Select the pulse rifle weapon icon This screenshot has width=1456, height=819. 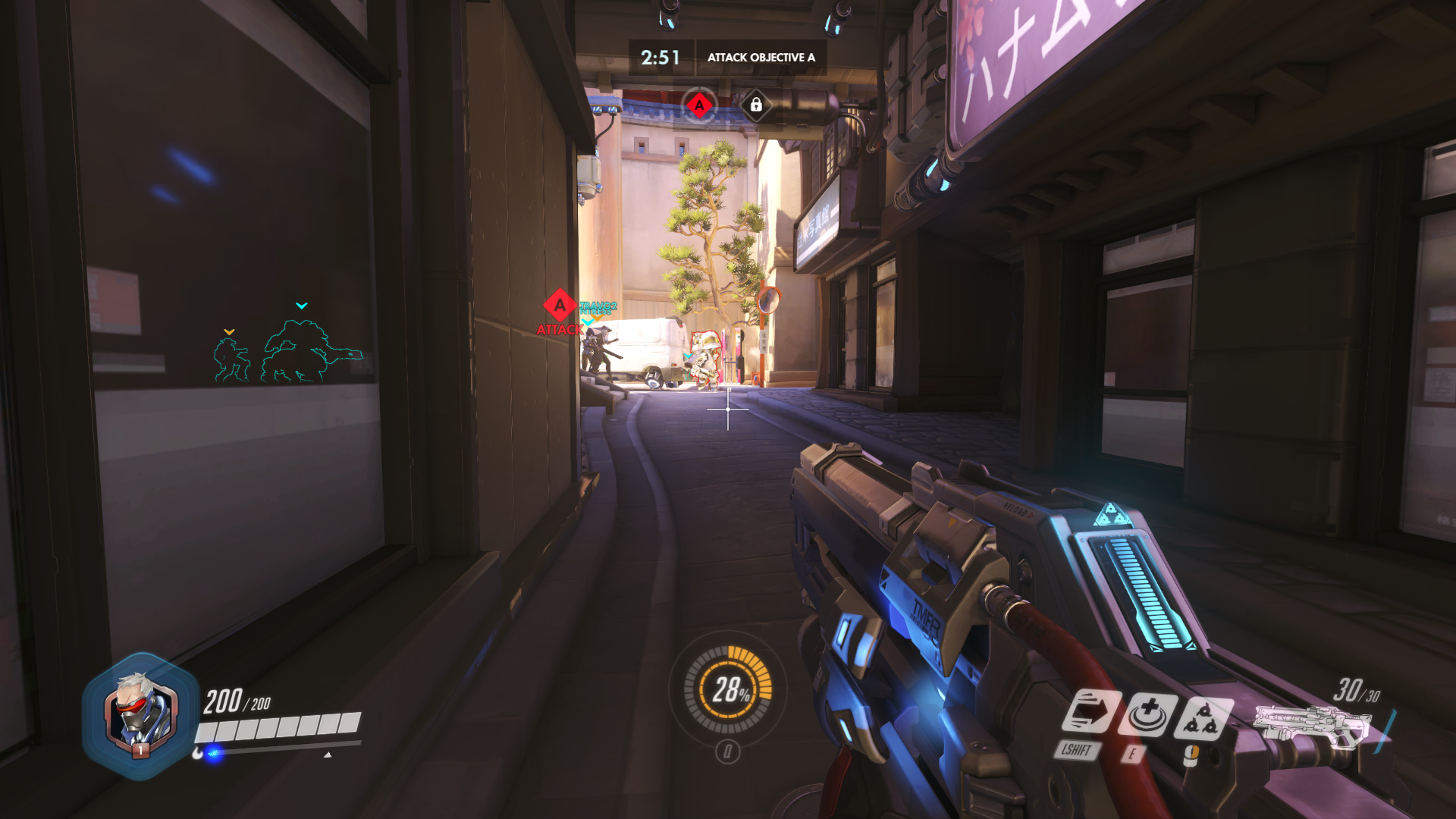tap(1310, 726)
